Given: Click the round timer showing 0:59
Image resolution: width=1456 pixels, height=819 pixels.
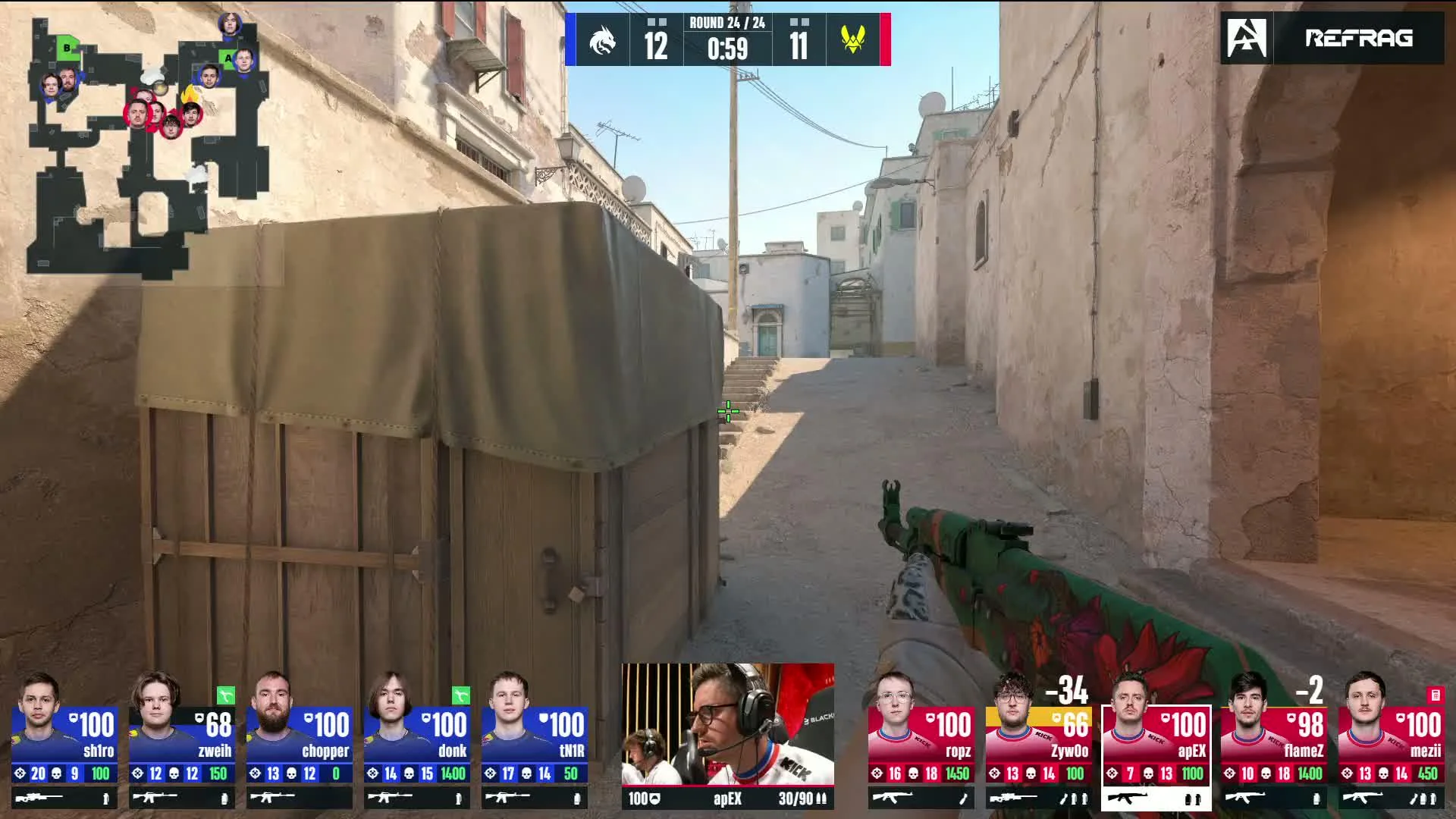Looking at the screenshot, I should pyautogui.click(x=730, y=50).
